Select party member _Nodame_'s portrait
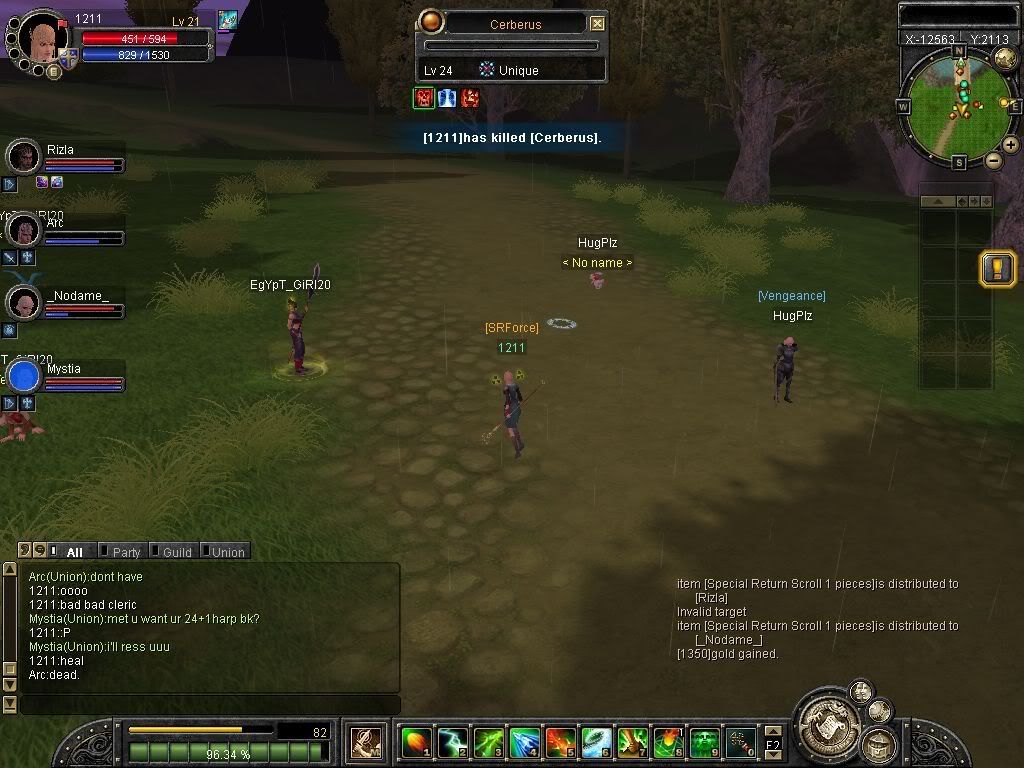Image resolution: width=1024 pixels, height=768 pixels. [22, 302]
